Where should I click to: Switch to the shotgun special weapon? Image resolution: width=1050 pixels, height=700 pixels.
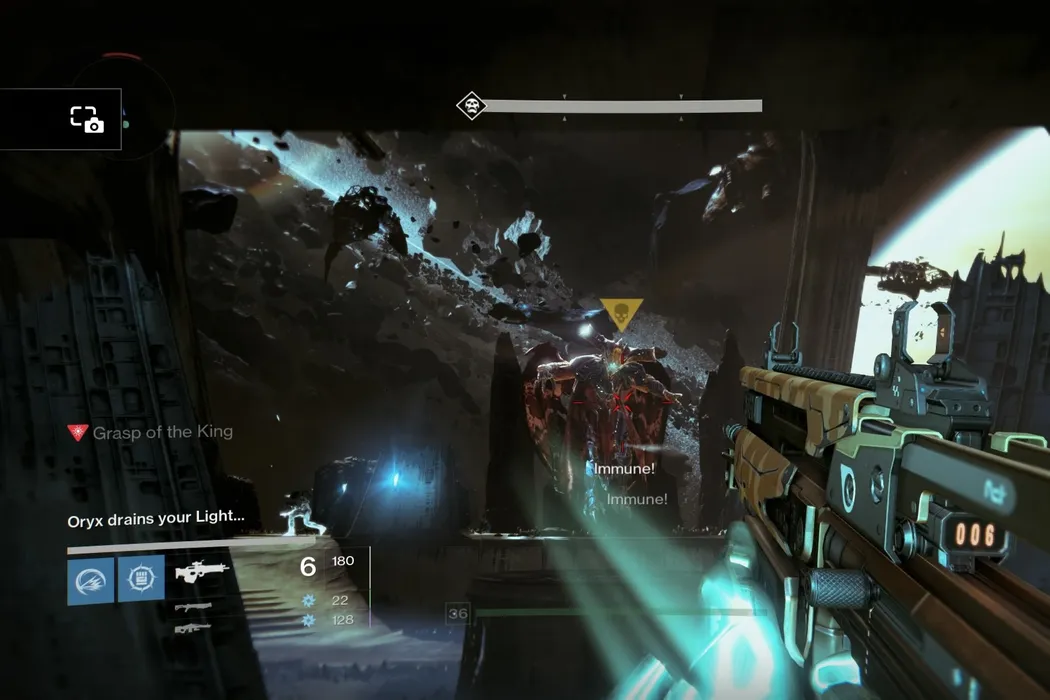[x=193, y=607]
